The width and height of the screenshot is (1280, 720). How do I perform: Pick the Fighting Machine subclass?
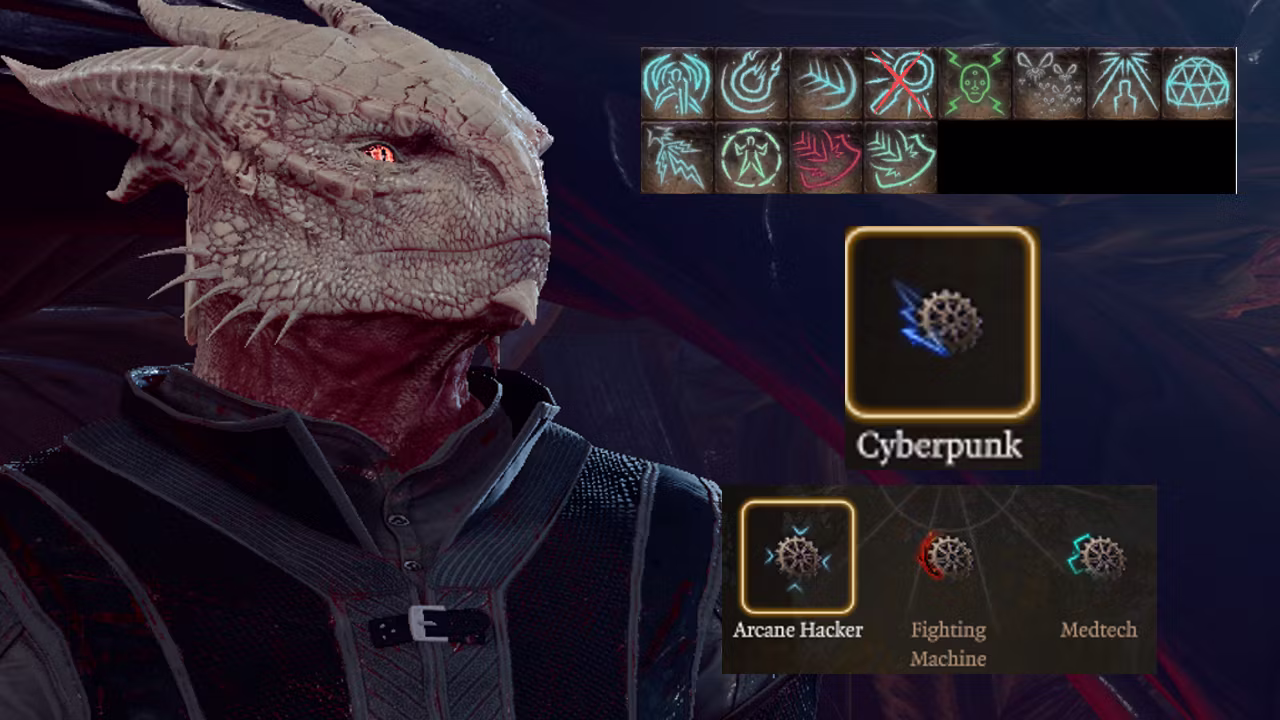click(947, 556)
